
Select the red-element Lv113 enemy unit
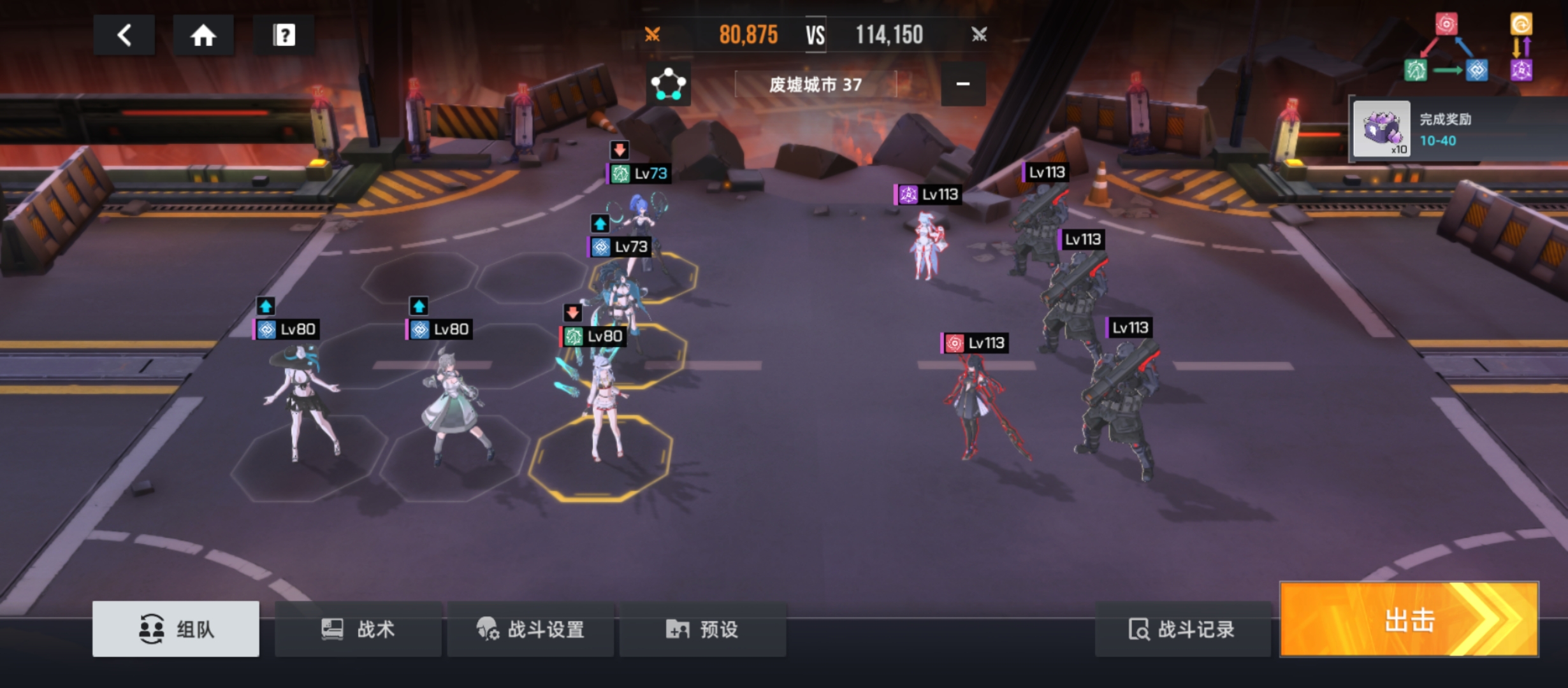(975, 401)
